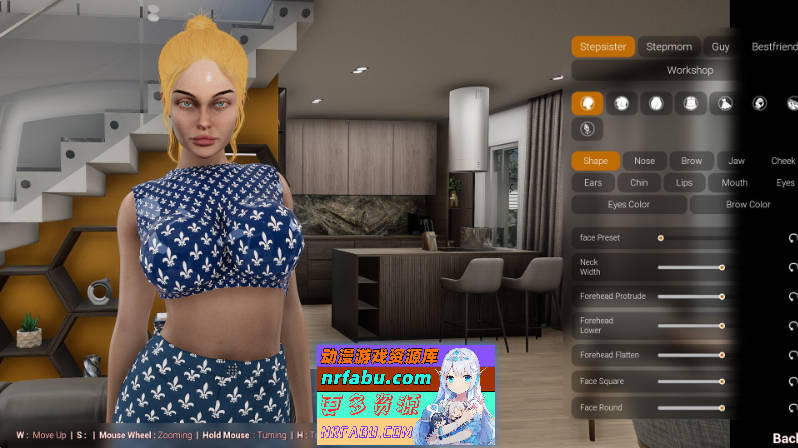Switch to Nose editing
798x448 pixels.
[x=644, y=161]
